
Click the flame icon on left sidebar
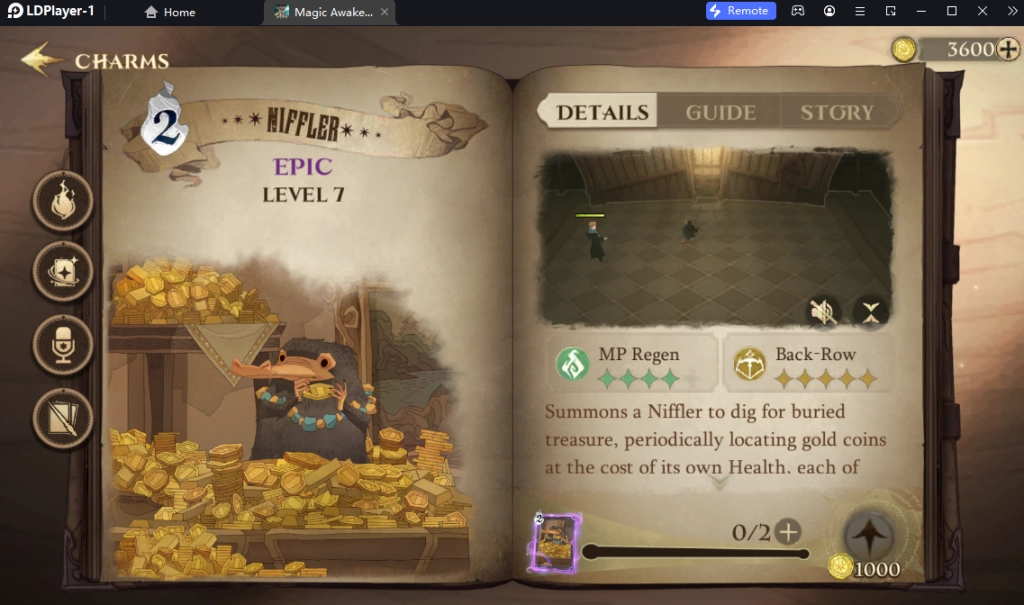click(63, 201)
